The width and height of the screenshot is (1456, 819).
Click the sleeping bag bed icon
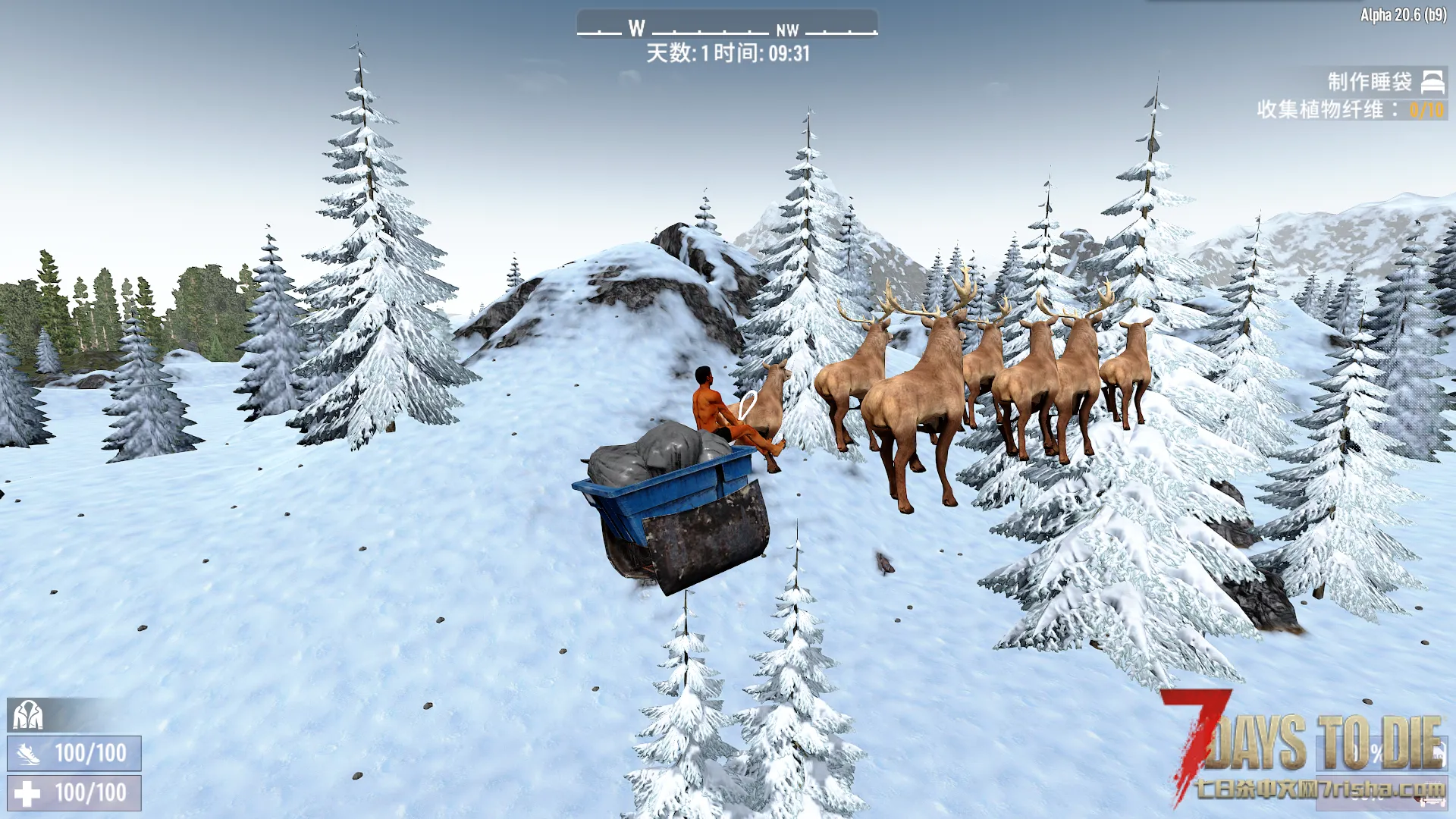pos(1432,82)
